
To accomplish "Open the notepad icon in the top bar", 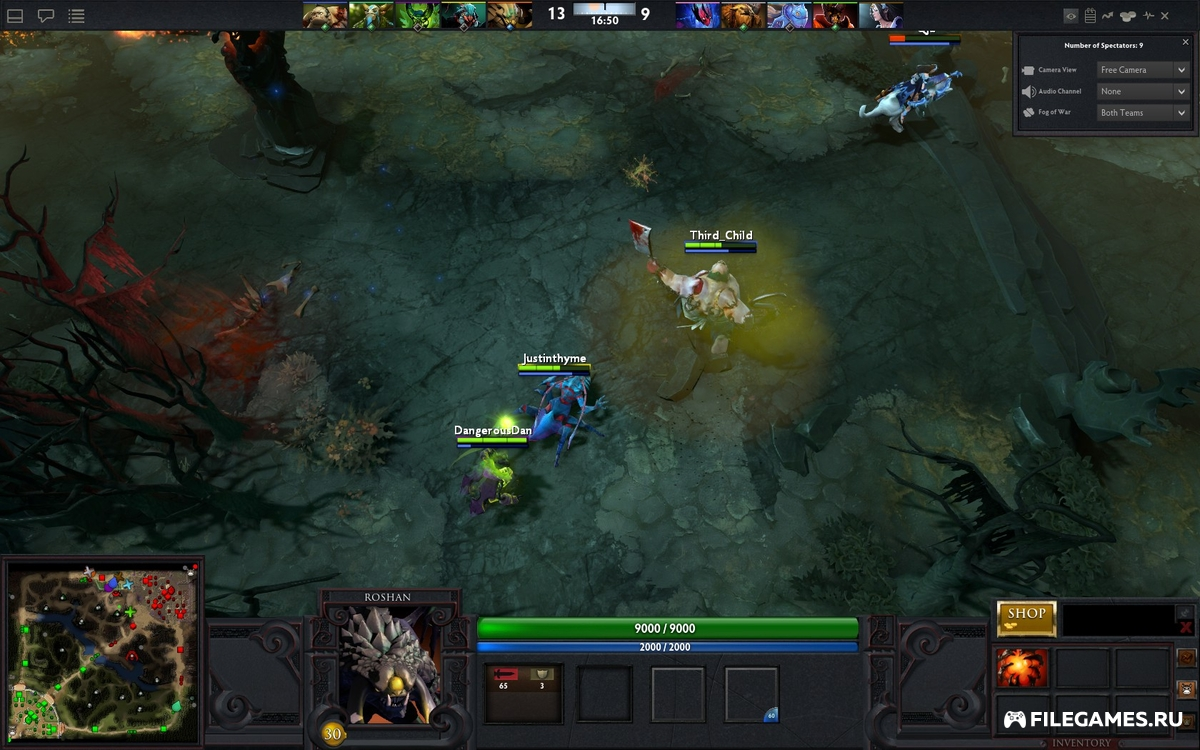I will click(1090, 16).
